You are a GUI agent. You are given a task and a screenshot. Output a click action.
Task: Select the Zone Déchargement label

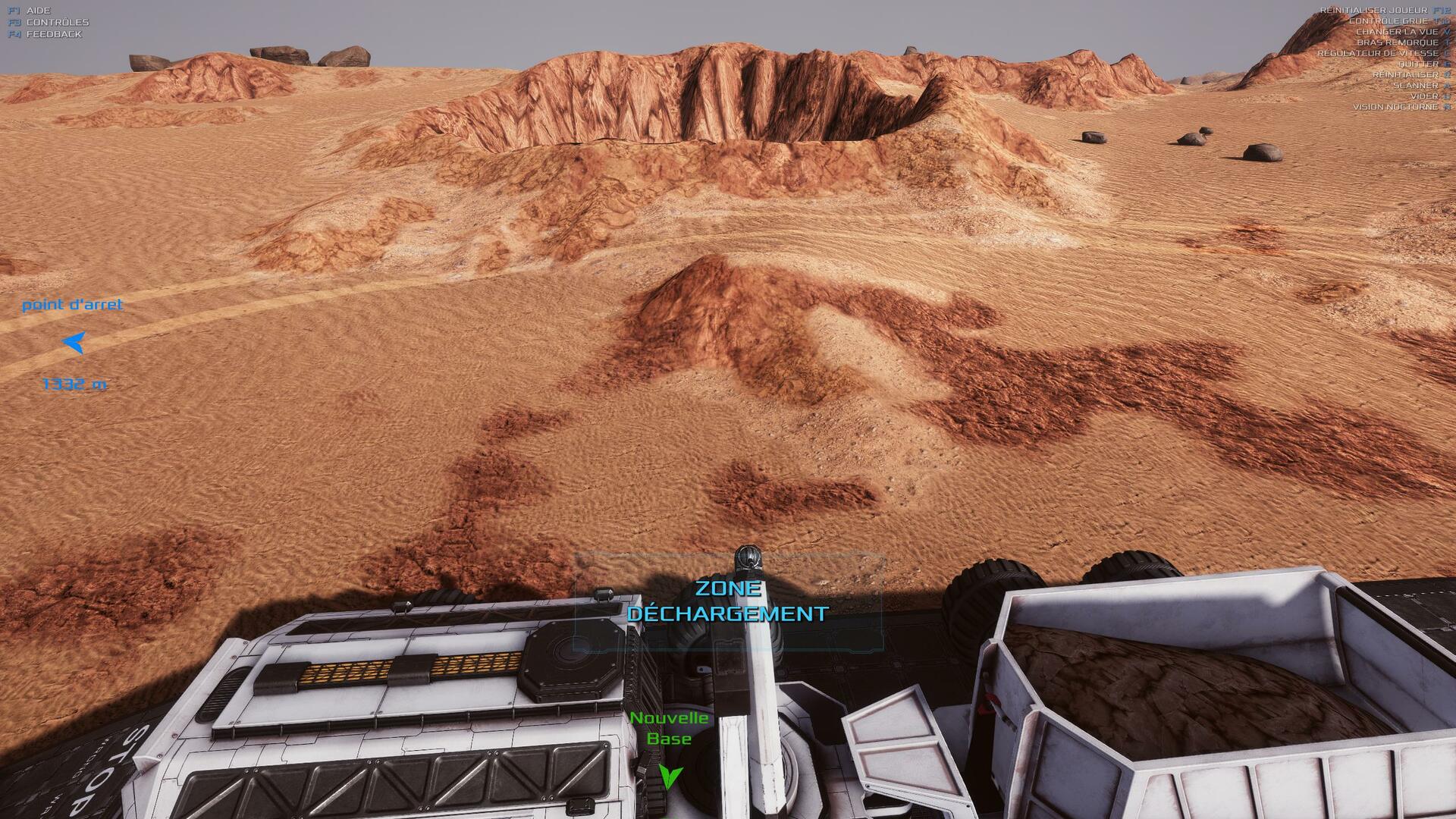(727, 601)
